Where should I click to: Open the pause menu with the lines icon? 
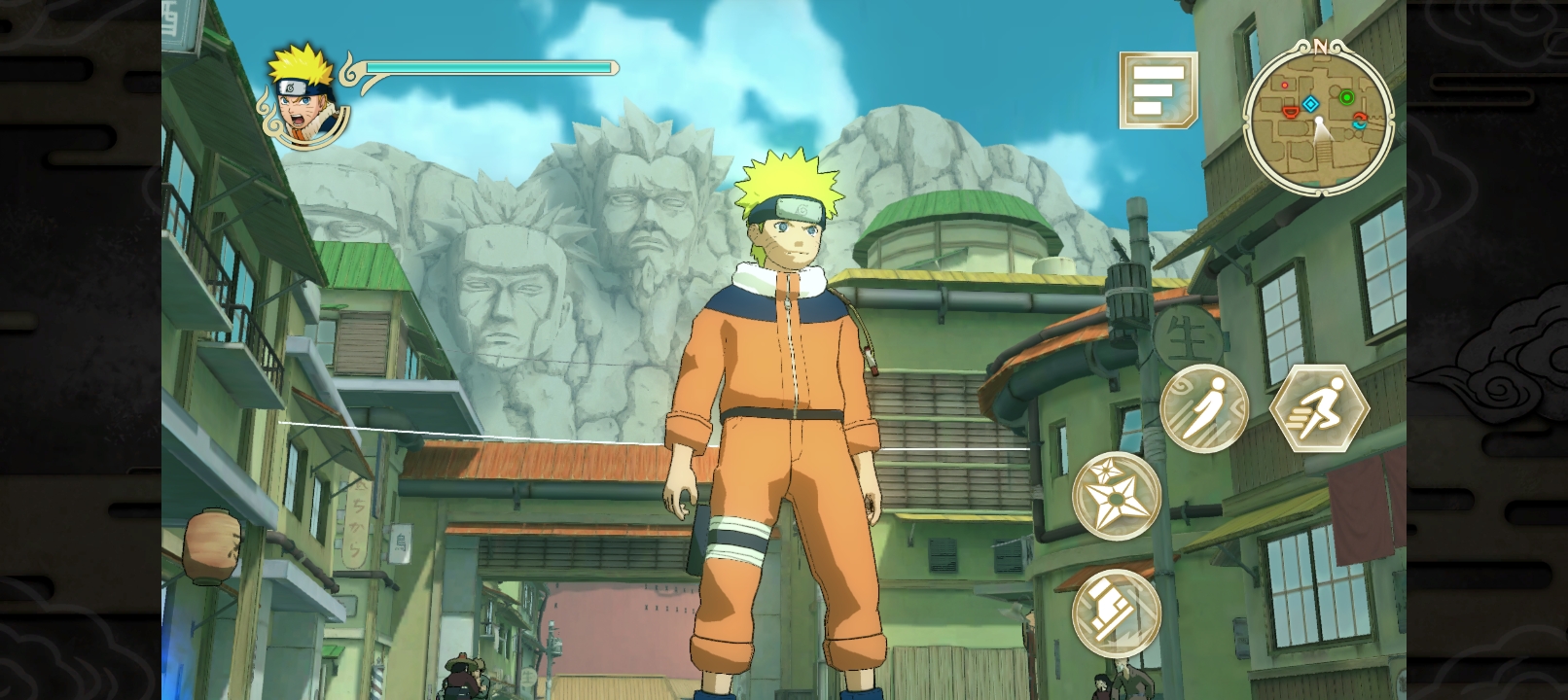[x=1158, y=89]
